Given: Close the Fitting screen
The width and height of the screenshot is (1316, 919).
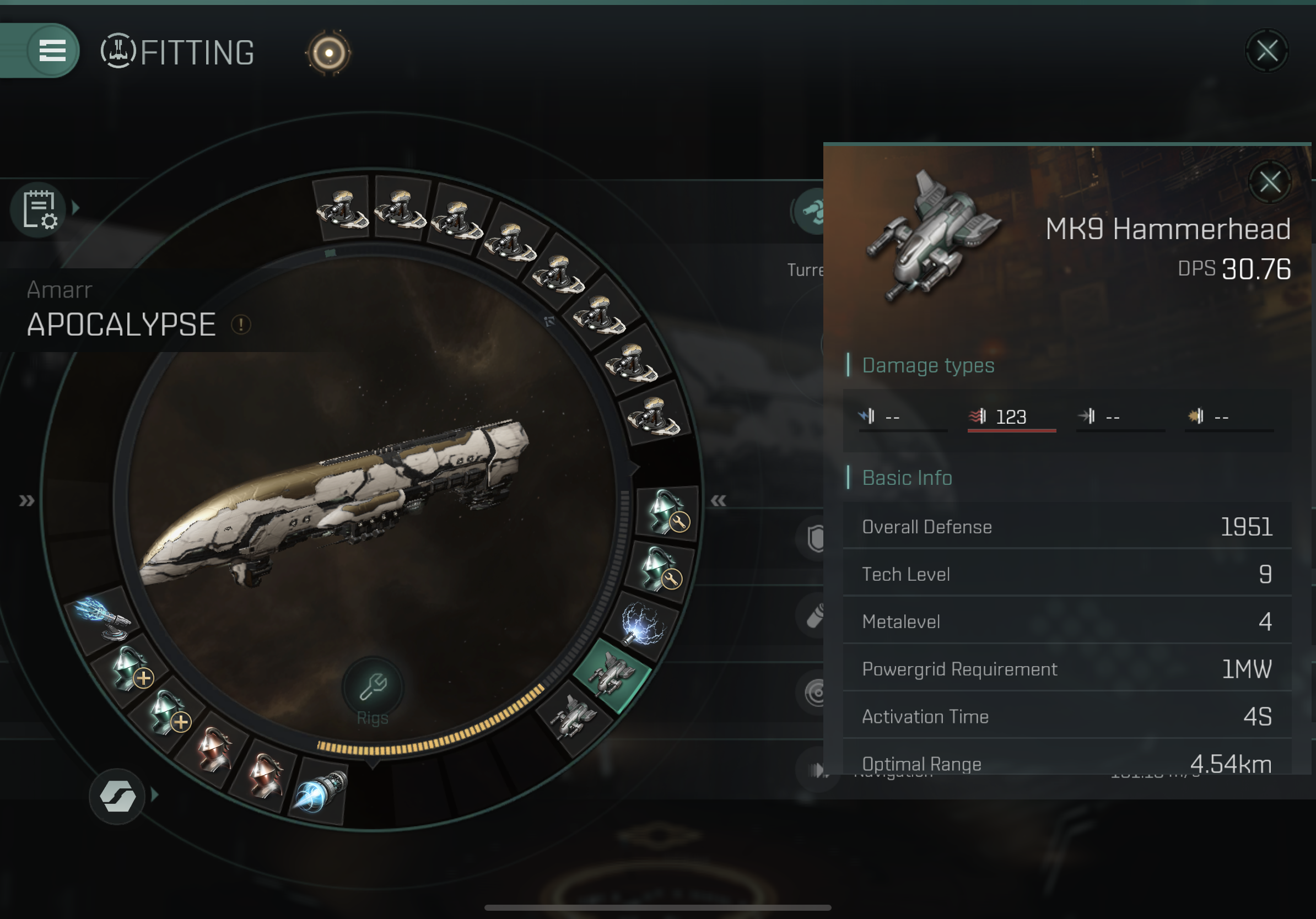Looking at the screenshot, I should coord(1267,51).
